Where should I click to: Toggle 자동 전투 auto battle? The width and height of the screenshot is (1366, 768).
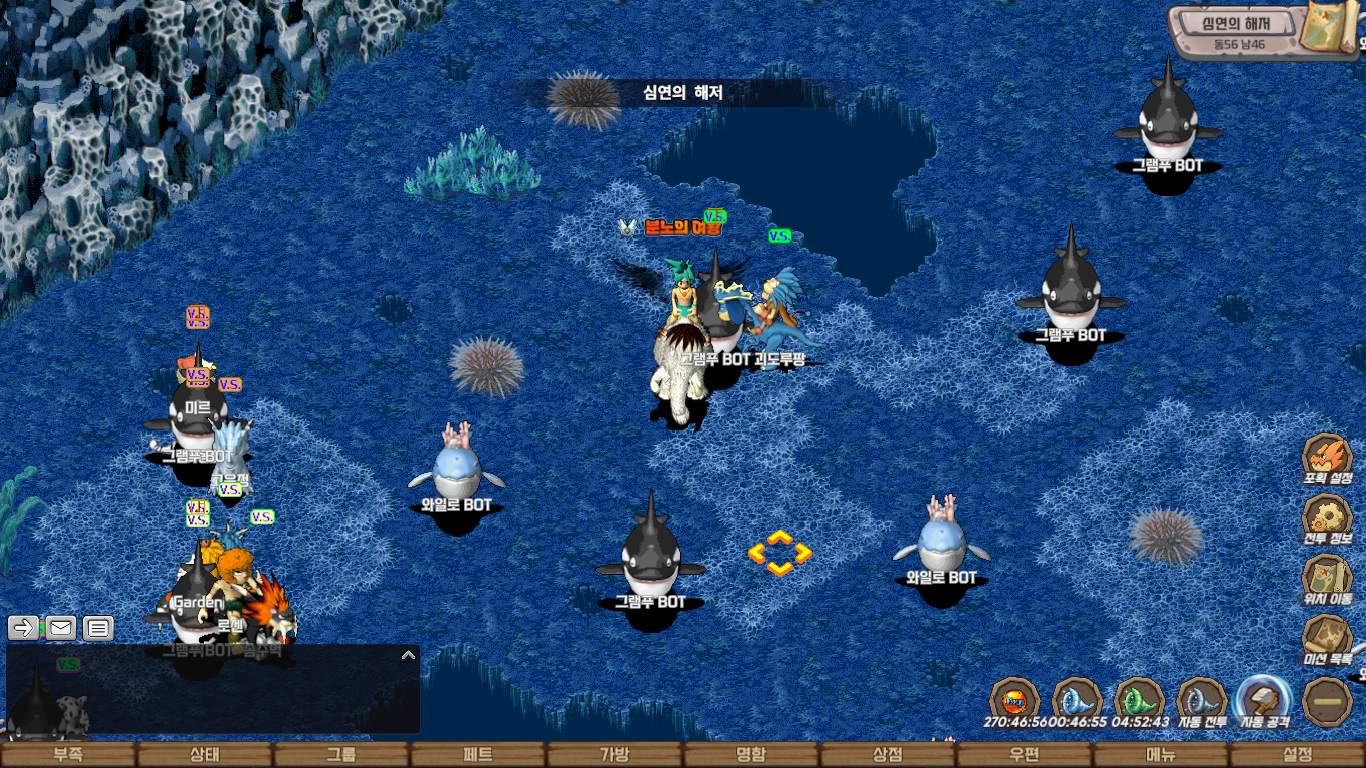1202,700
